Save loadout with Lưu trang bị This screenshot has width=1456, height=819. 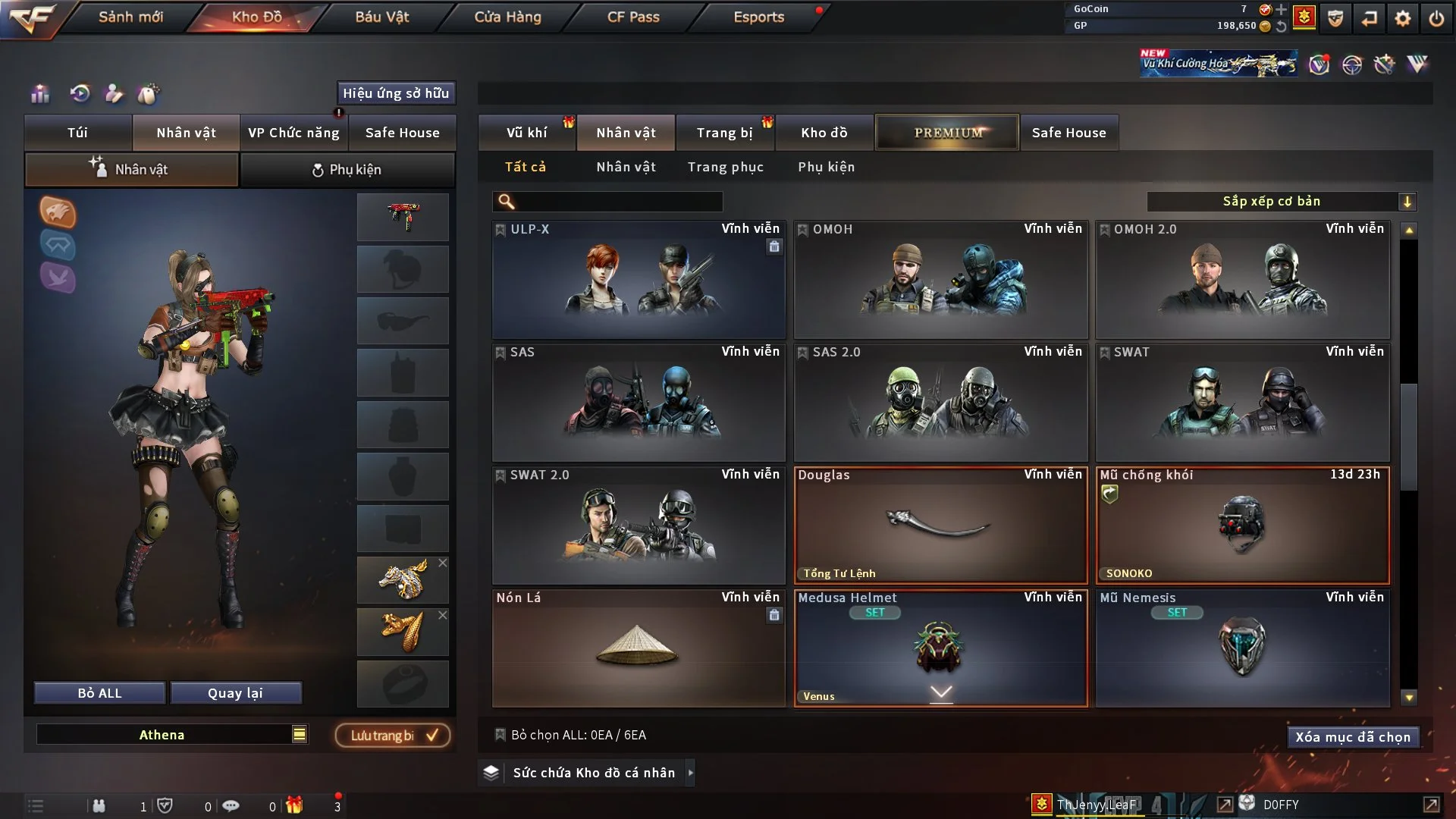[393, 736]
